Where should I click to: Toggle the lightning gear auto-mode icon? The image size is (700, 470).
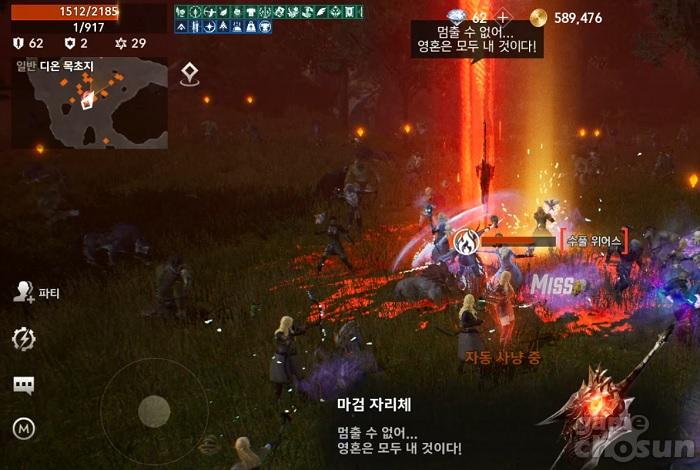pyautogui.click(x=23, y=339)
